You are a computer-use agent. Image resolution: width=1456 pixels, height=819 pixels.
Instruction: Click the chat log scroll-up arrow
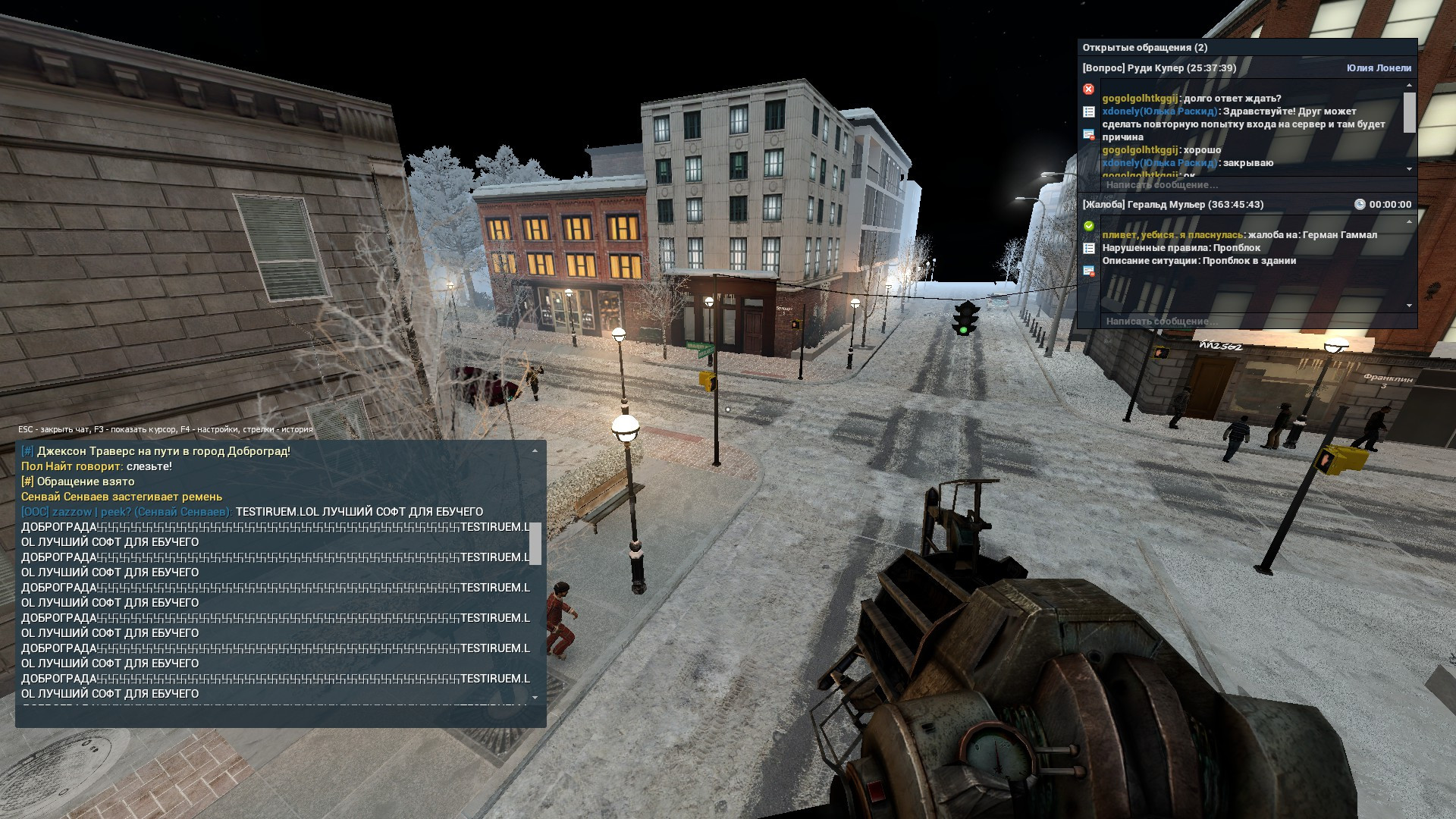pos(535,451)
